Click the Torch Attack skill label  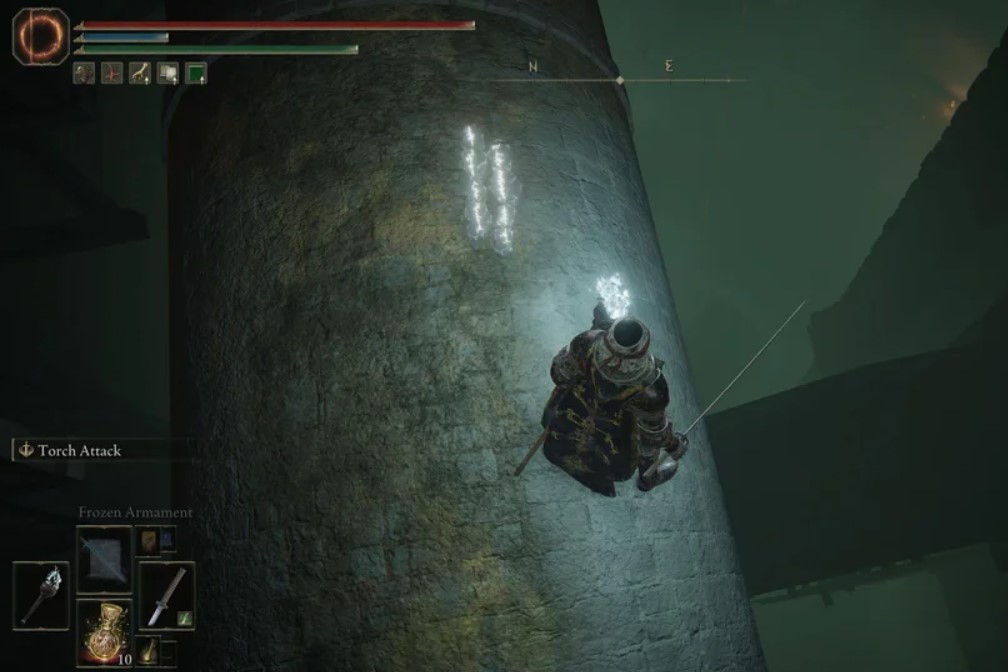click(x=78, y=450)
